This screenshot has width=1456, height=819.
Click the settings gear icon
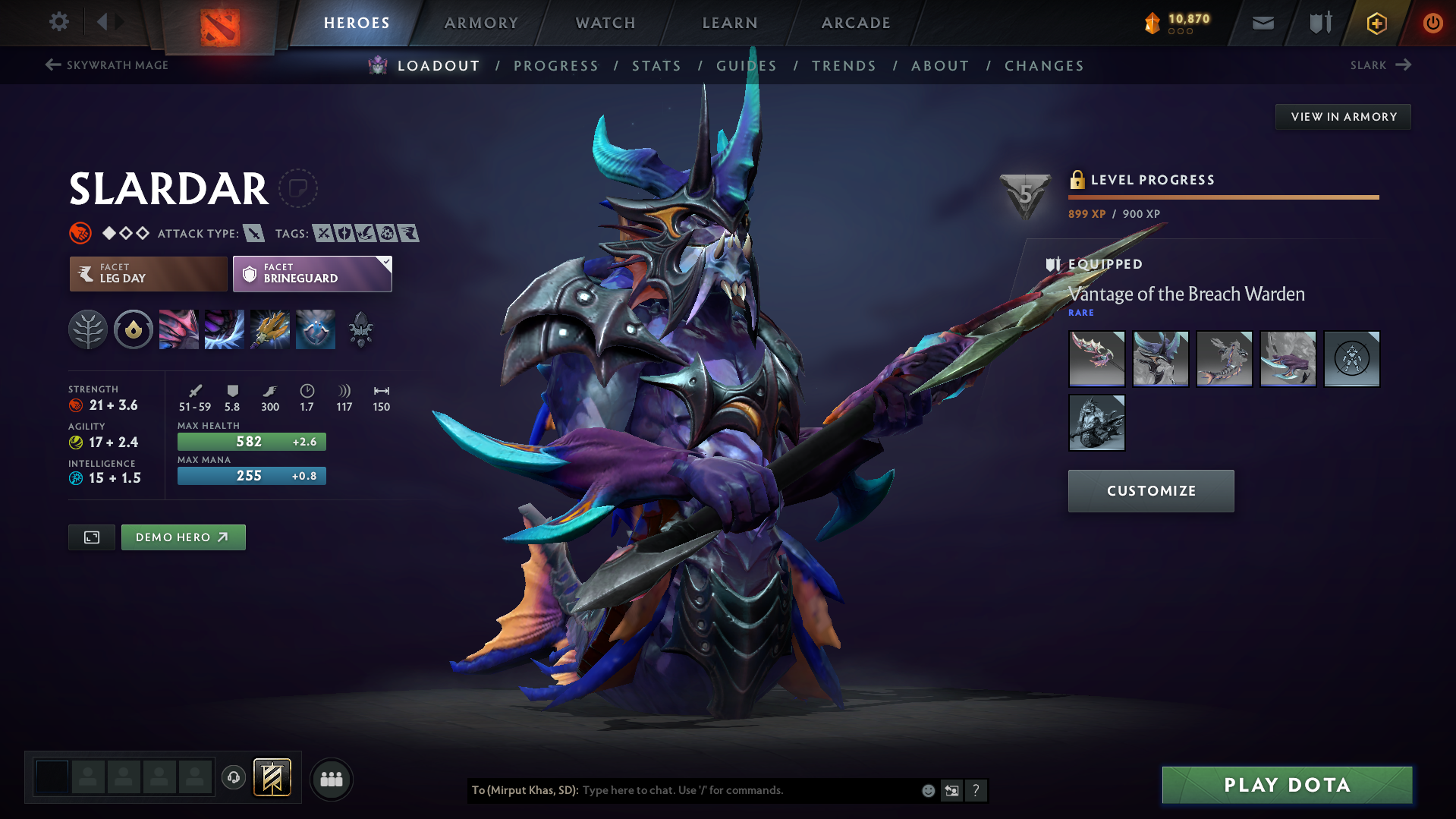(58, 22)
